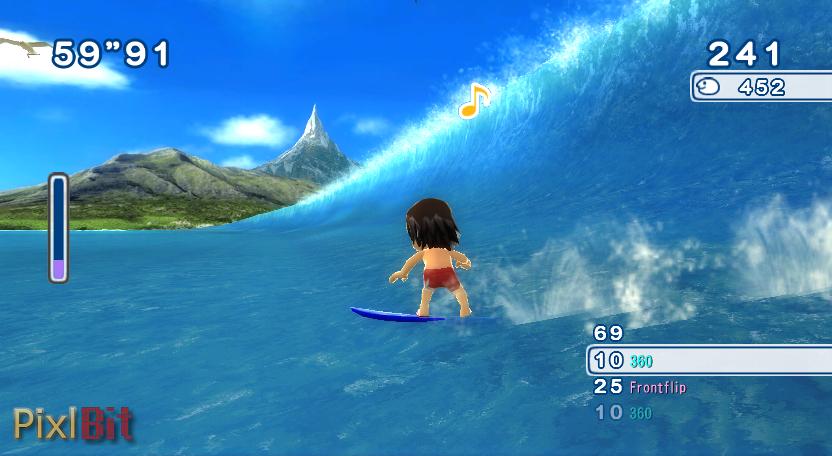Click the PixlBit watermark logo
832x456 pixels.
[x=72, y=424]
